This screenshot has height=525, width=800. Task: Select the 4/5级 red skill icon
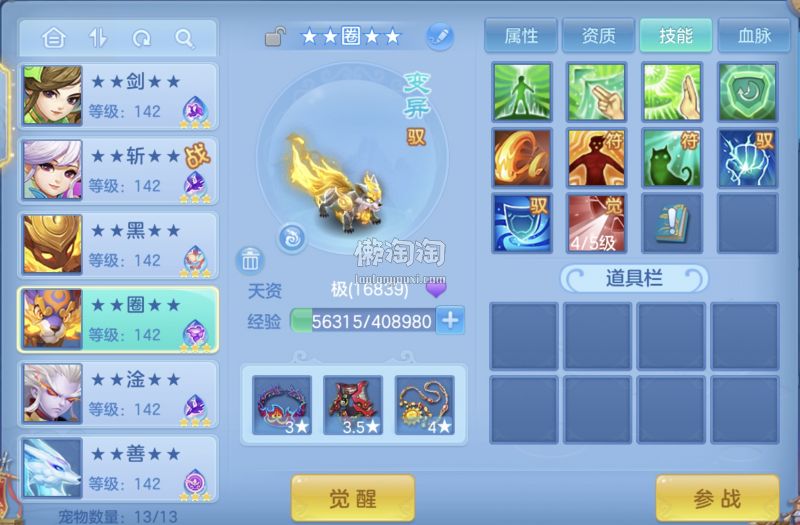pos(597,223)
